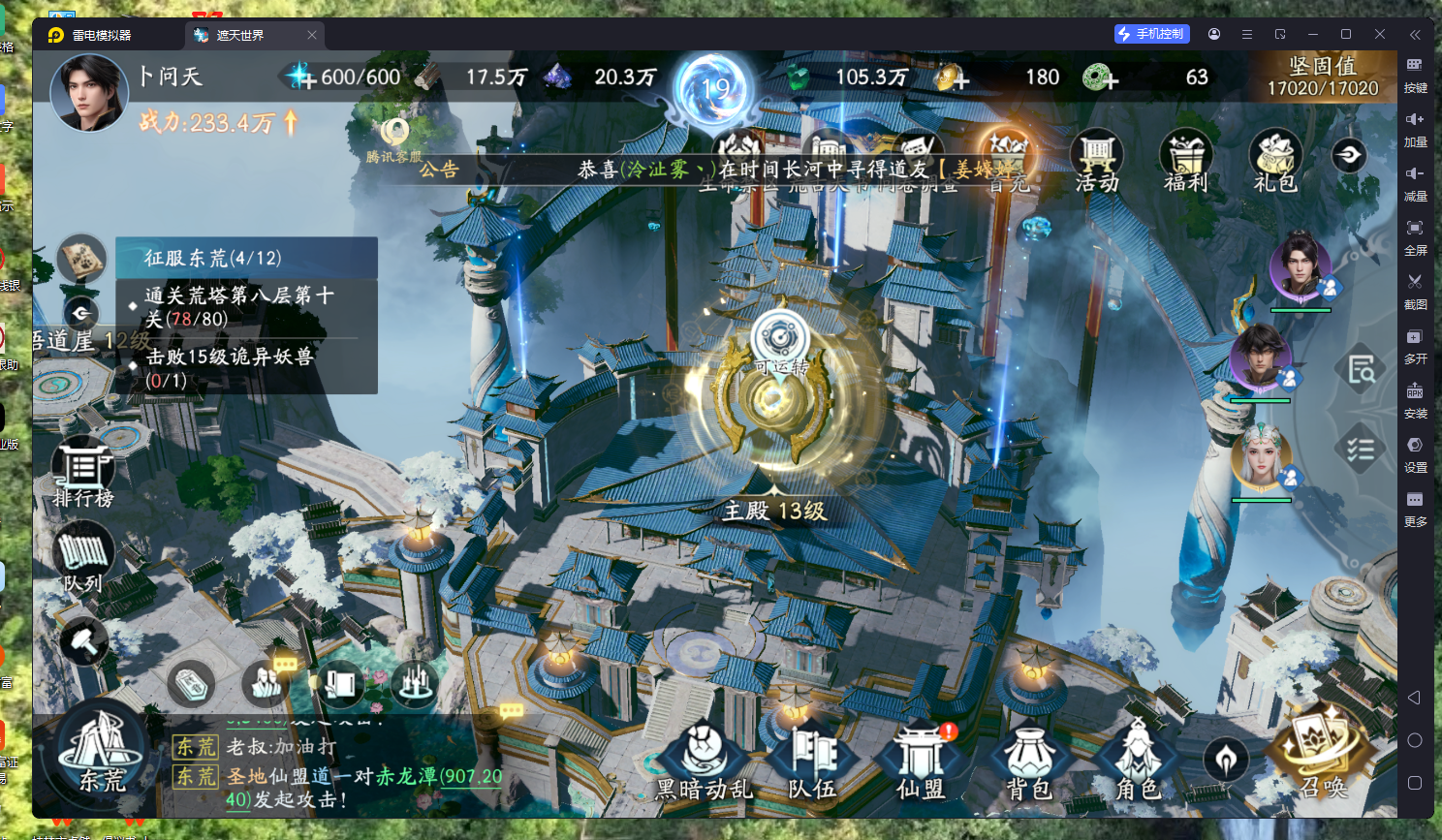Open the 排行榜 ranking menu
This screenshot has width=1442, height=840.
tap(83, 473)
